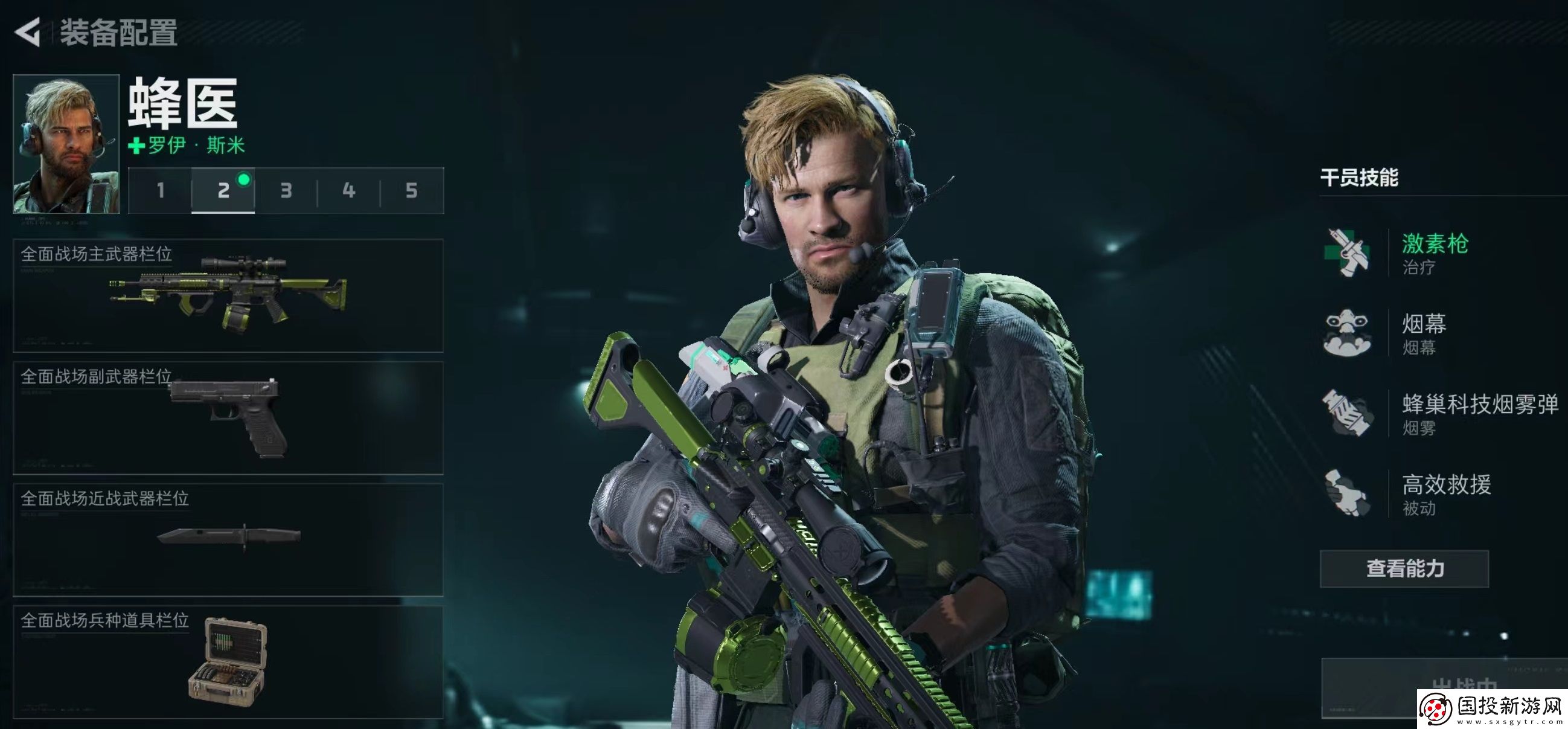
Task: Select loadout preset 5
Action: [412, 191]
